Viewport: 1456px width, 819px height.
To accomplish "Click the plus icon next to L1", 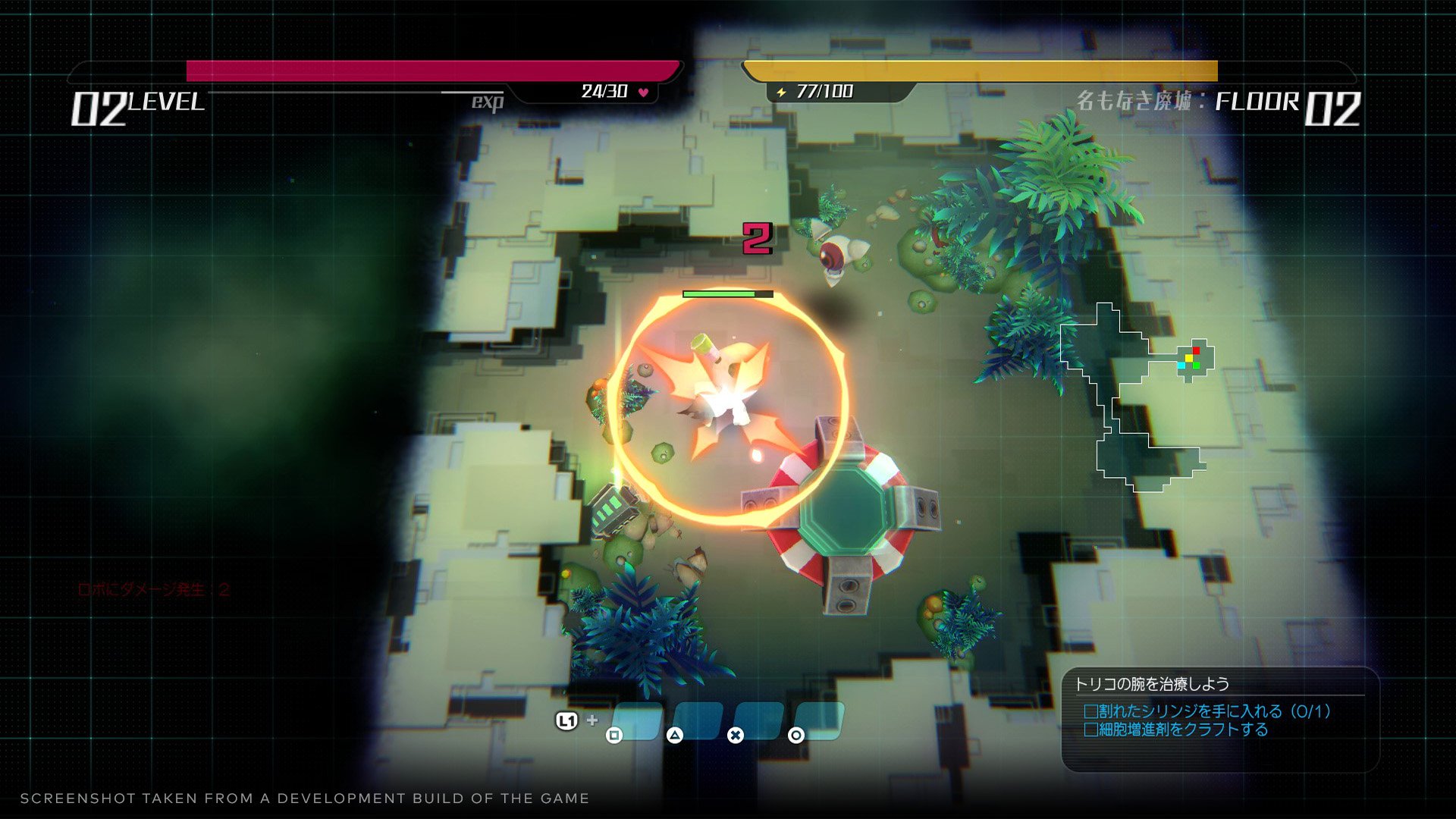I will point(592,720).
